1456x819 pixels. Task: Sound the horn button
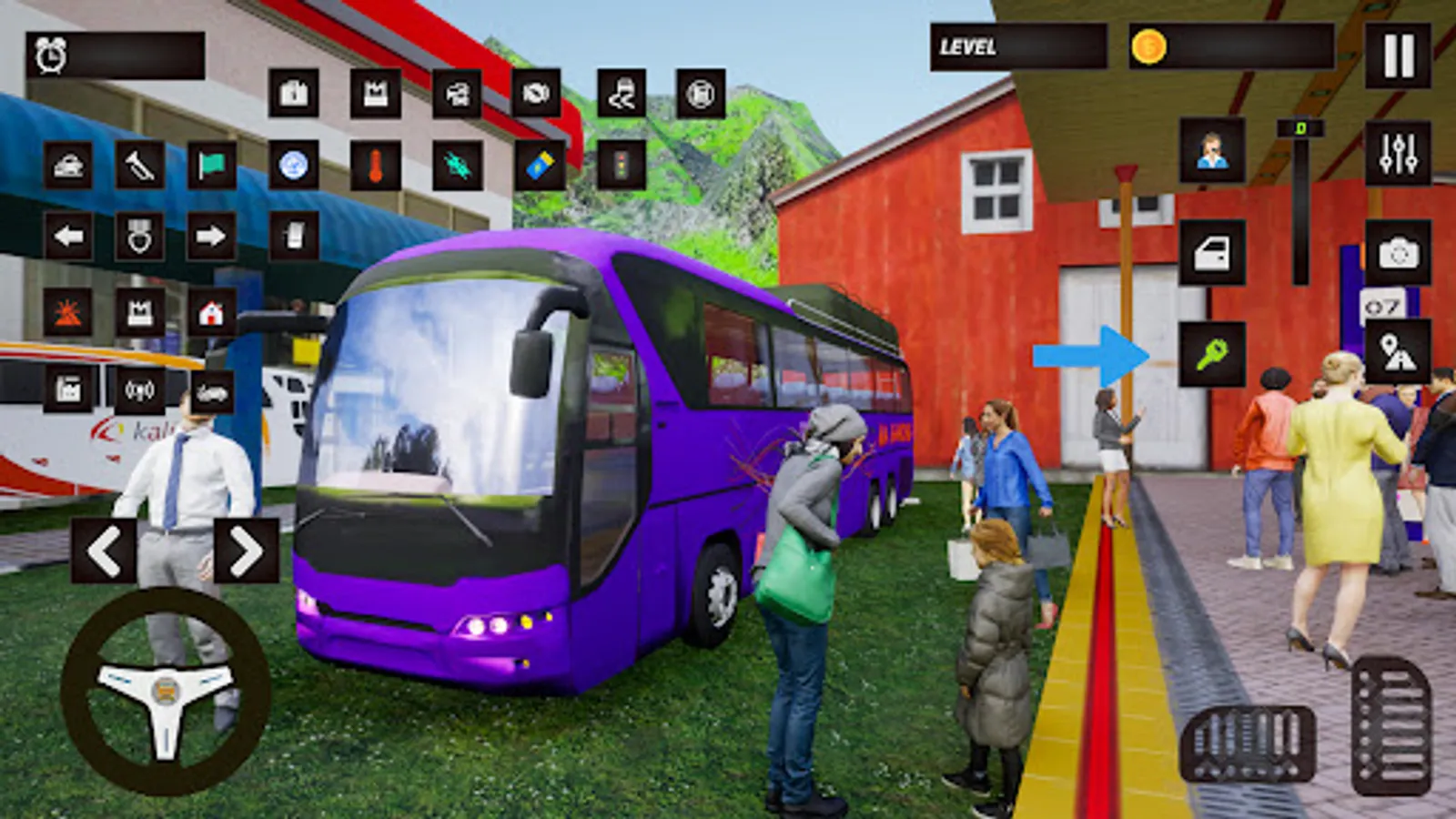tap(139, 166)
